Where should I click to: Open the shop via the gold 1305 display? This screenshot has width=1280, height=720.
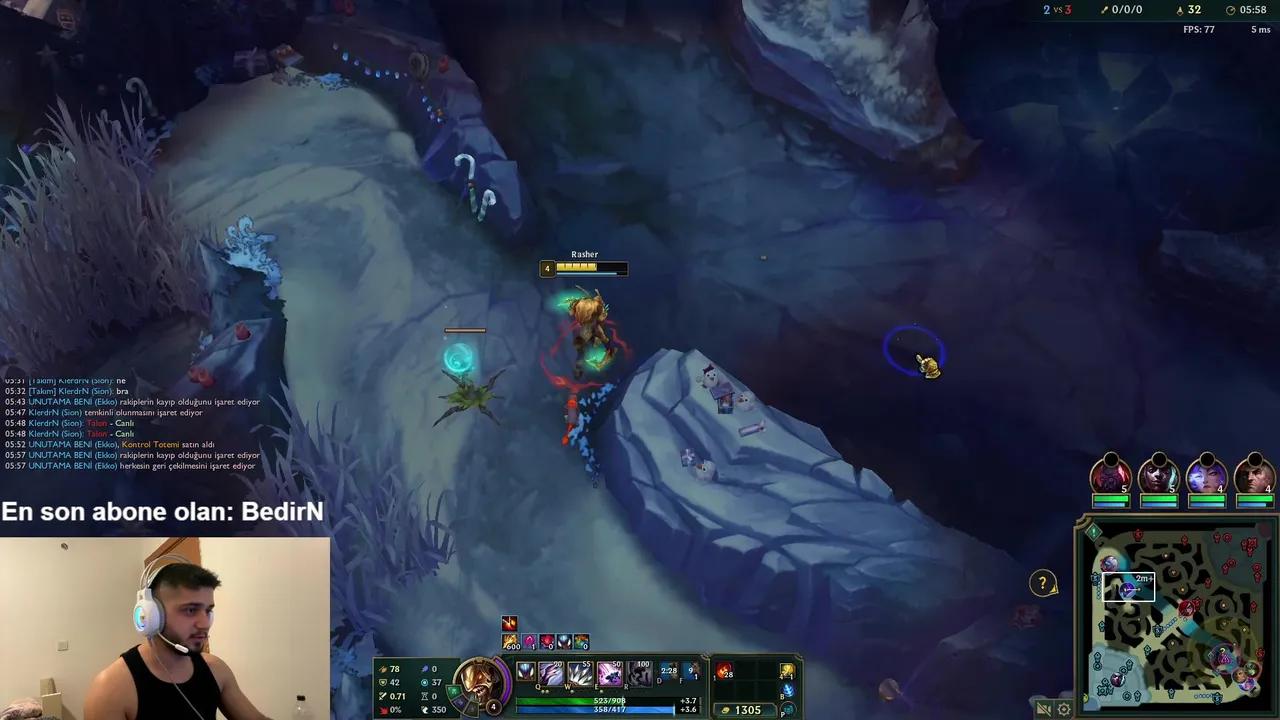(x=745, y=710)
